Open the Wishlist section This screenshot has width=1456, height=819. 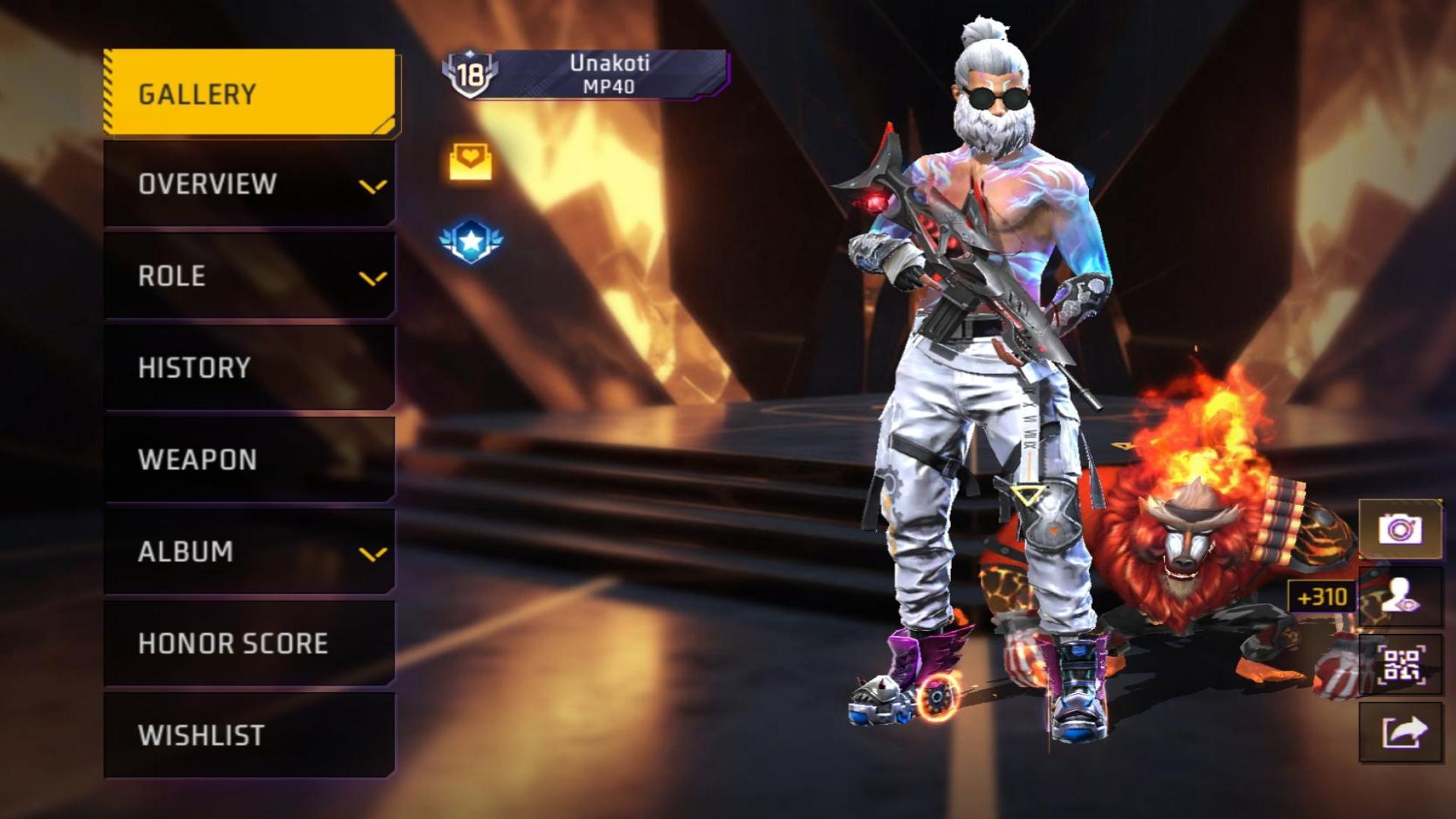click(x=249, y=735)
